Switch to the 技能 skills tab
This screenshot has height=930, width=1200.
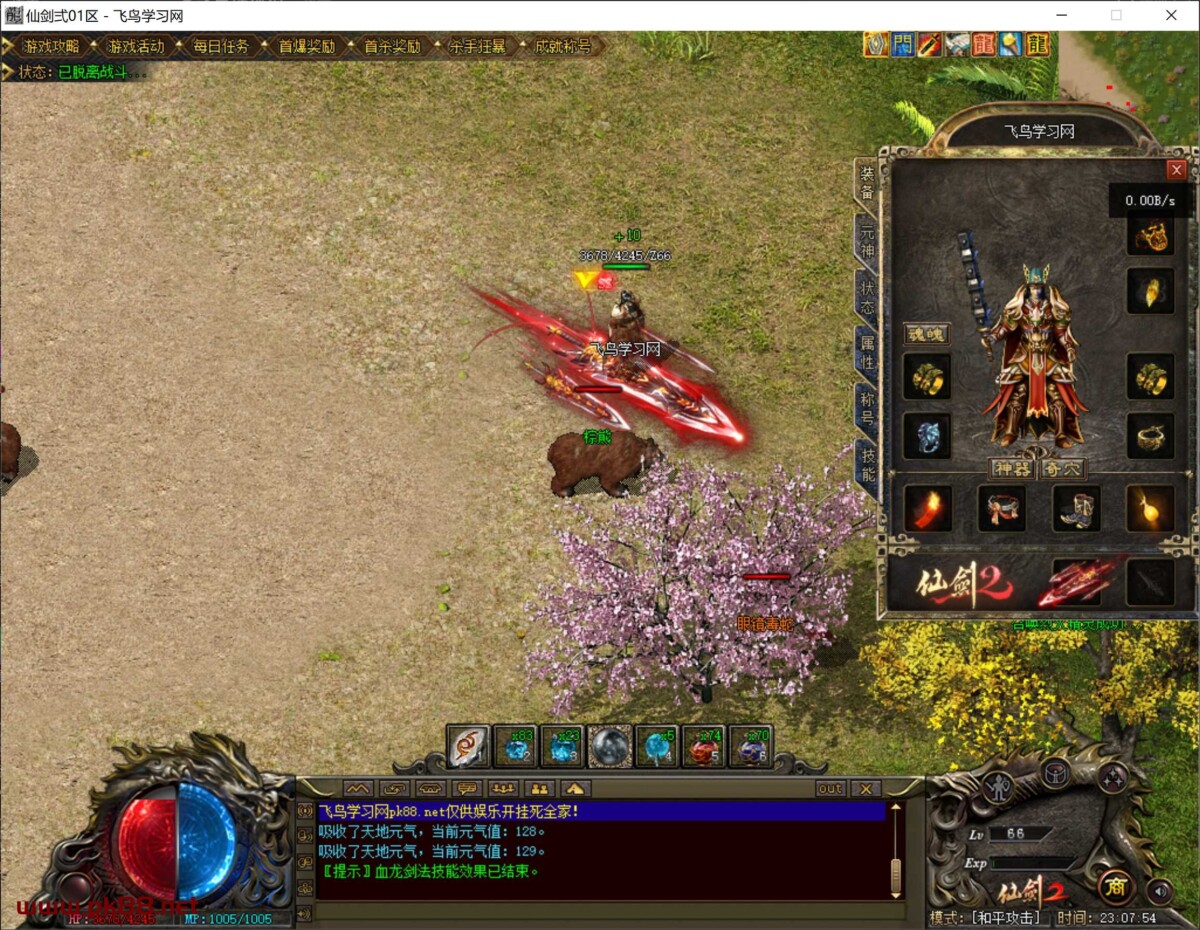(866, 465)
